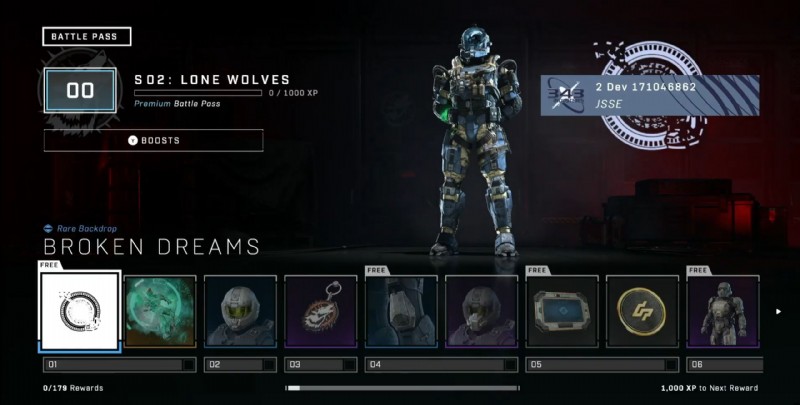The width and height of the screenshot is (800, 405).
Task: Select the free armor piece at tier 04
Action: [400, 311]
